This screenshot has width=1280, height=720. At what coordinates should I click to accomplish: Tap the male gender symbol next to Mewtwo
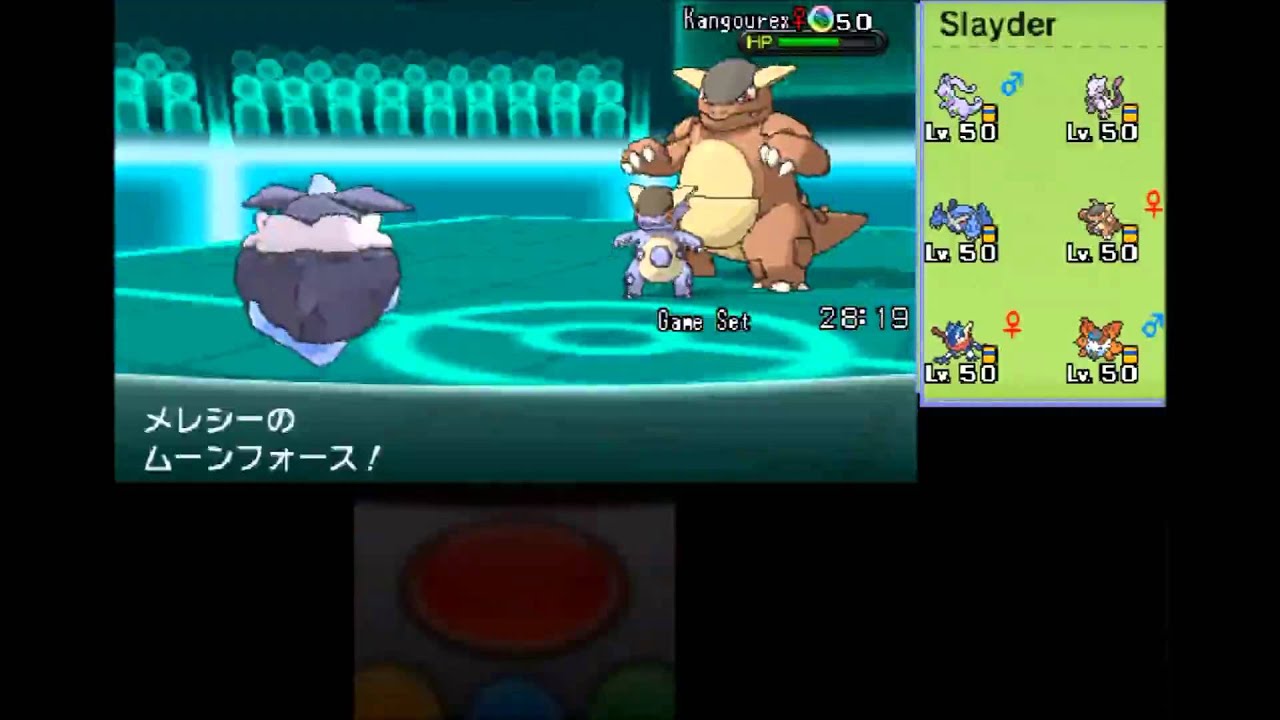point(1010,87)
